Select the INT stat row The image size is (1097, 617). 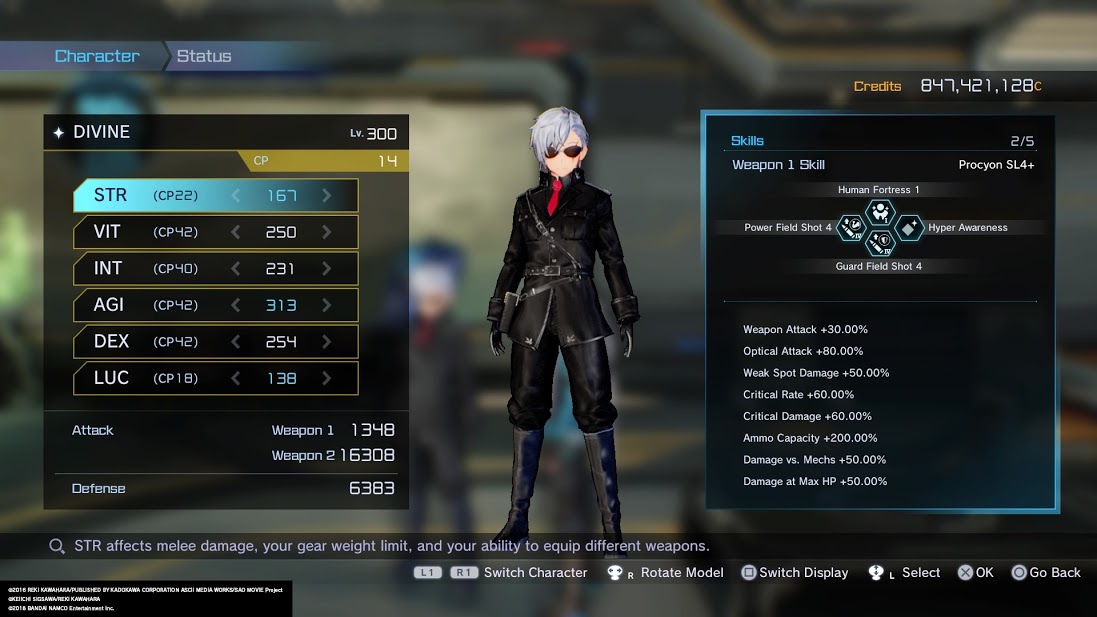(x=215, y=268)
